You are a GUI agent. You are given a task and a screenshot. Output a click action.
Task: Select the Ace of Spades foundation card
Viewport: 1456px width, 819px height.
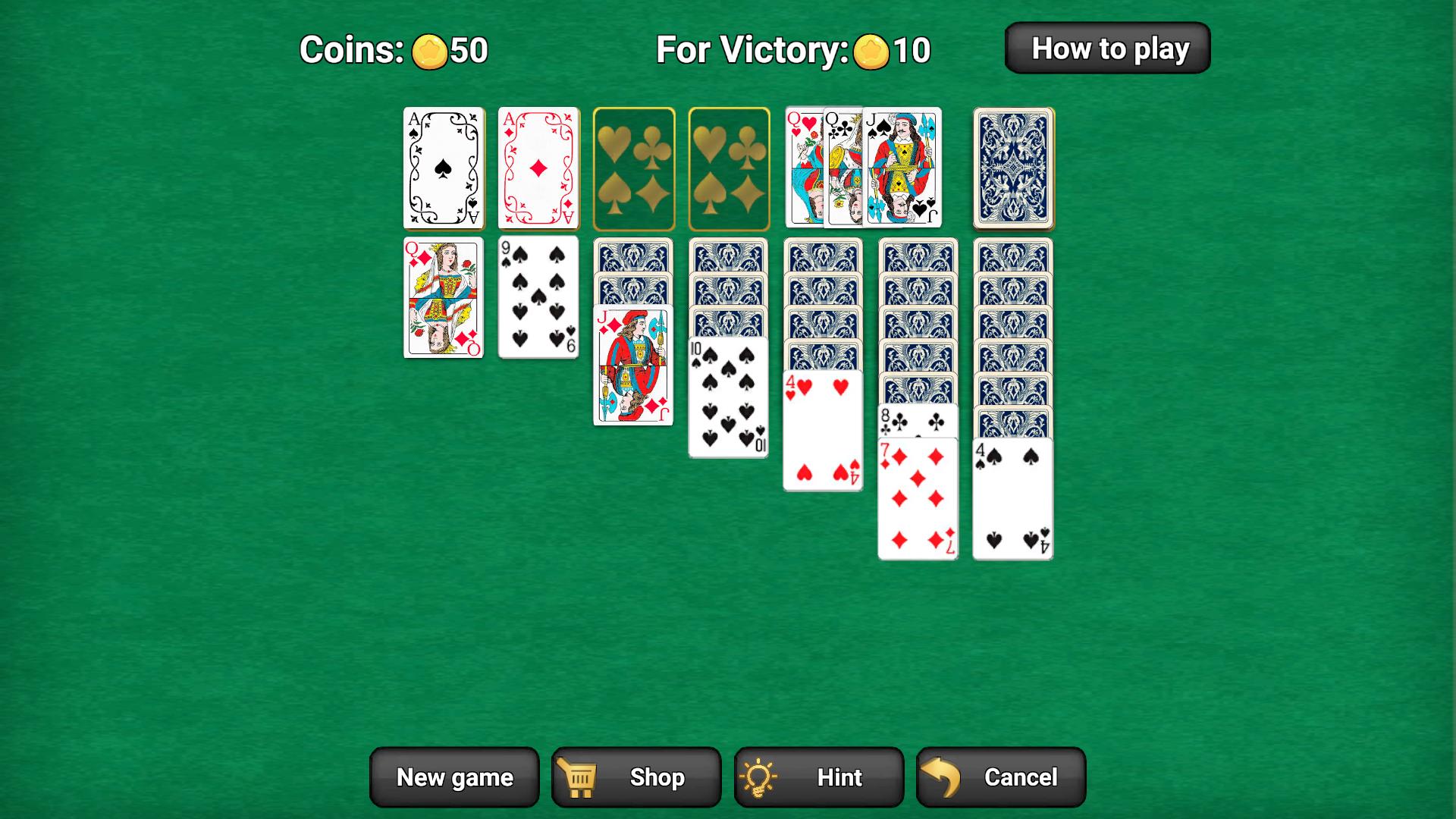coord(444,167)
